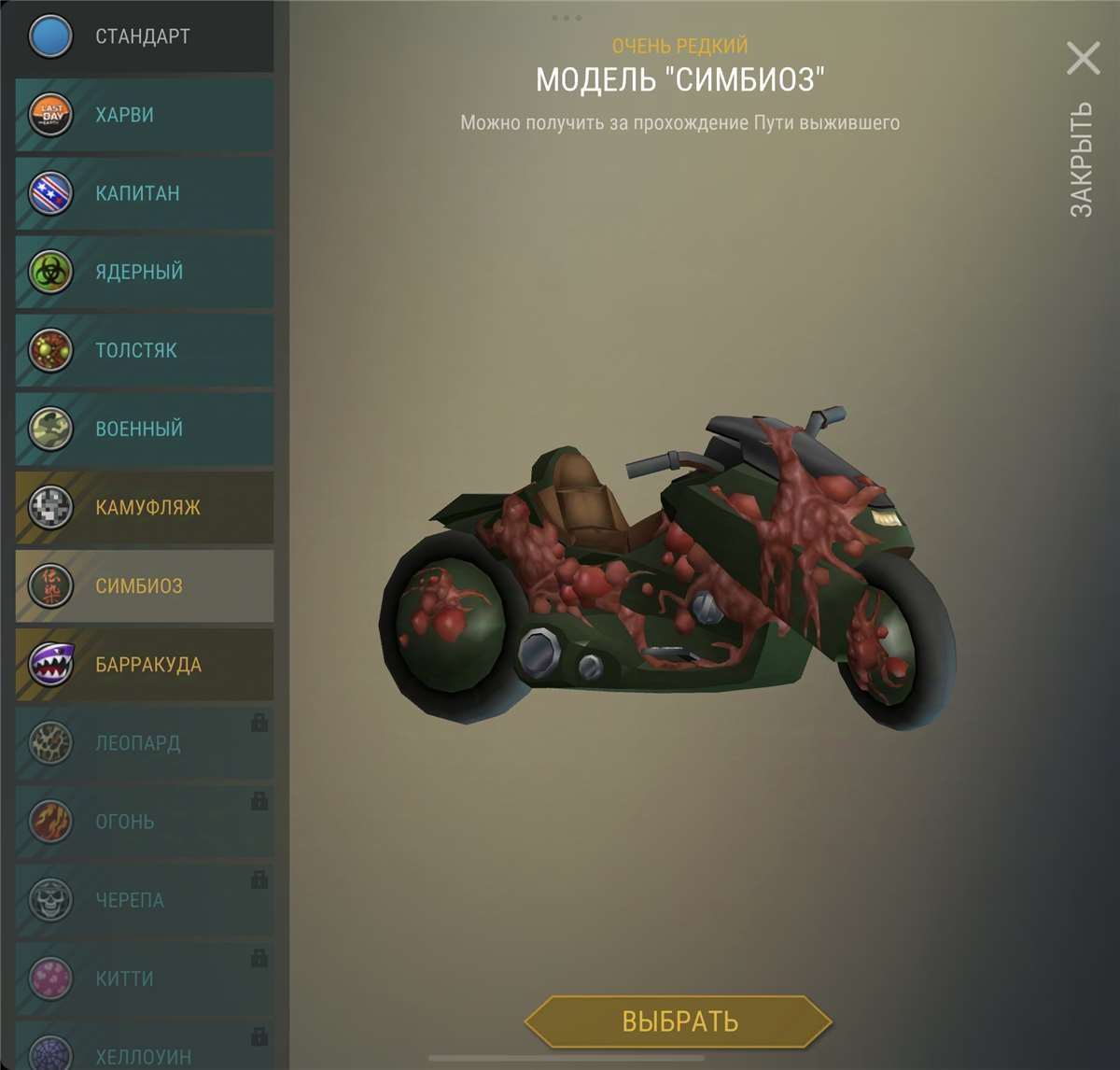Image resolution: width=1120 pixels, height=1070 pixels.
Task: Choose the locked Черепа skull skin
Action: point(145,900)
